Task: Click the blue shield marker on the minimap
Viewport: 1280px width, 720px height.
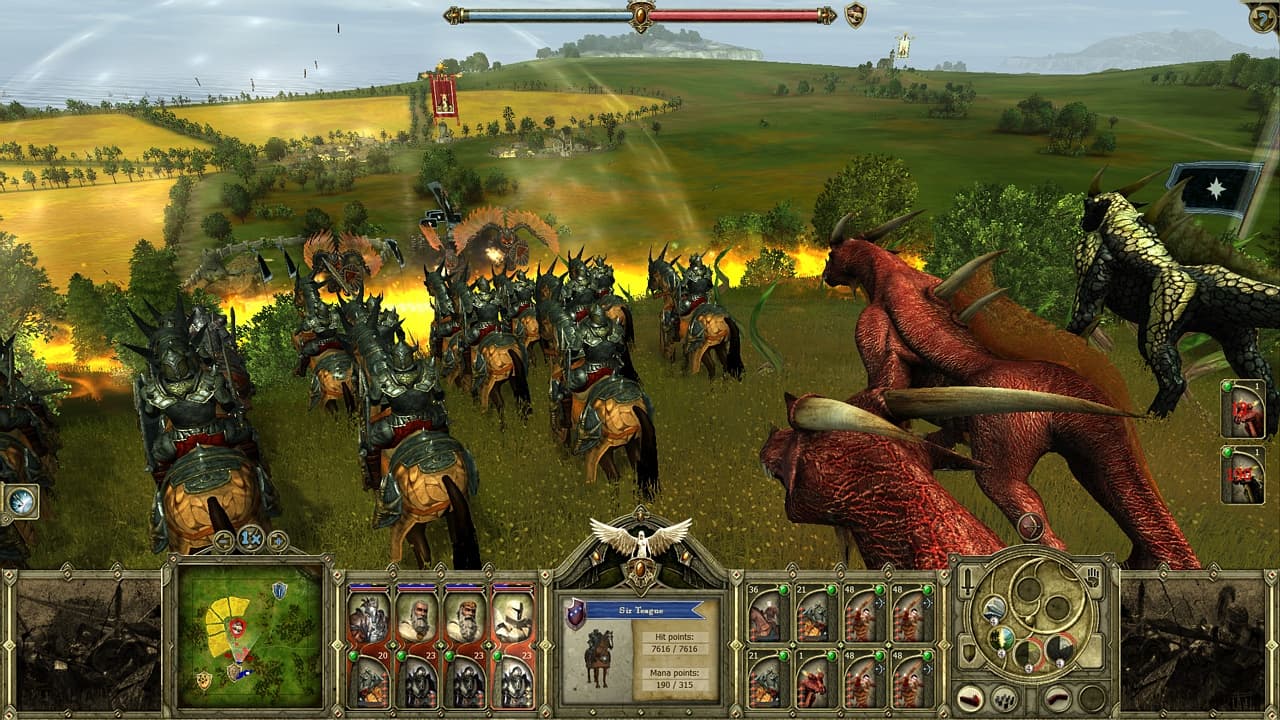Action: pos(278,590)
